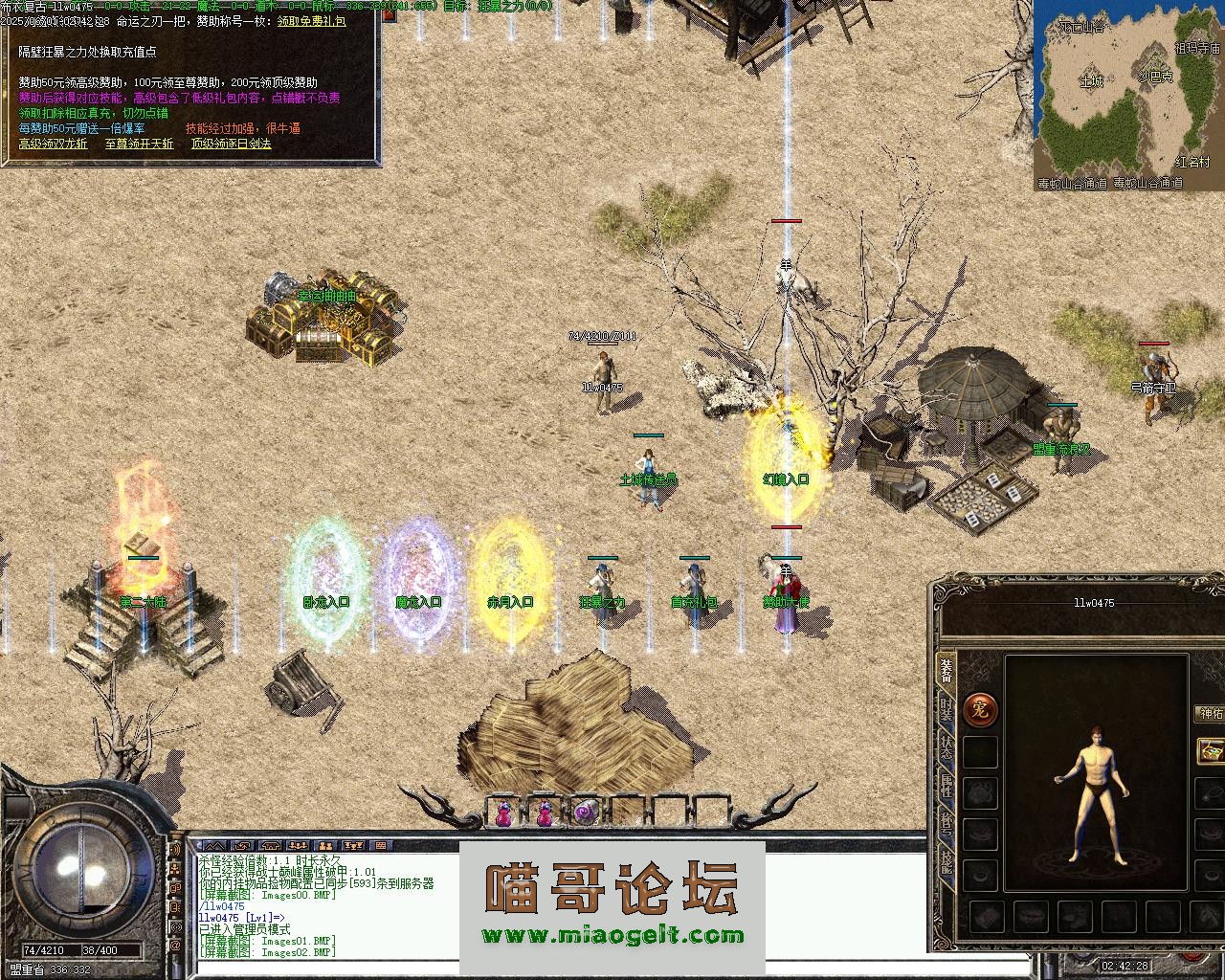Select the 装备 (equipment) tab
This screenshot has height=980, width=1225.
[946, 671]
